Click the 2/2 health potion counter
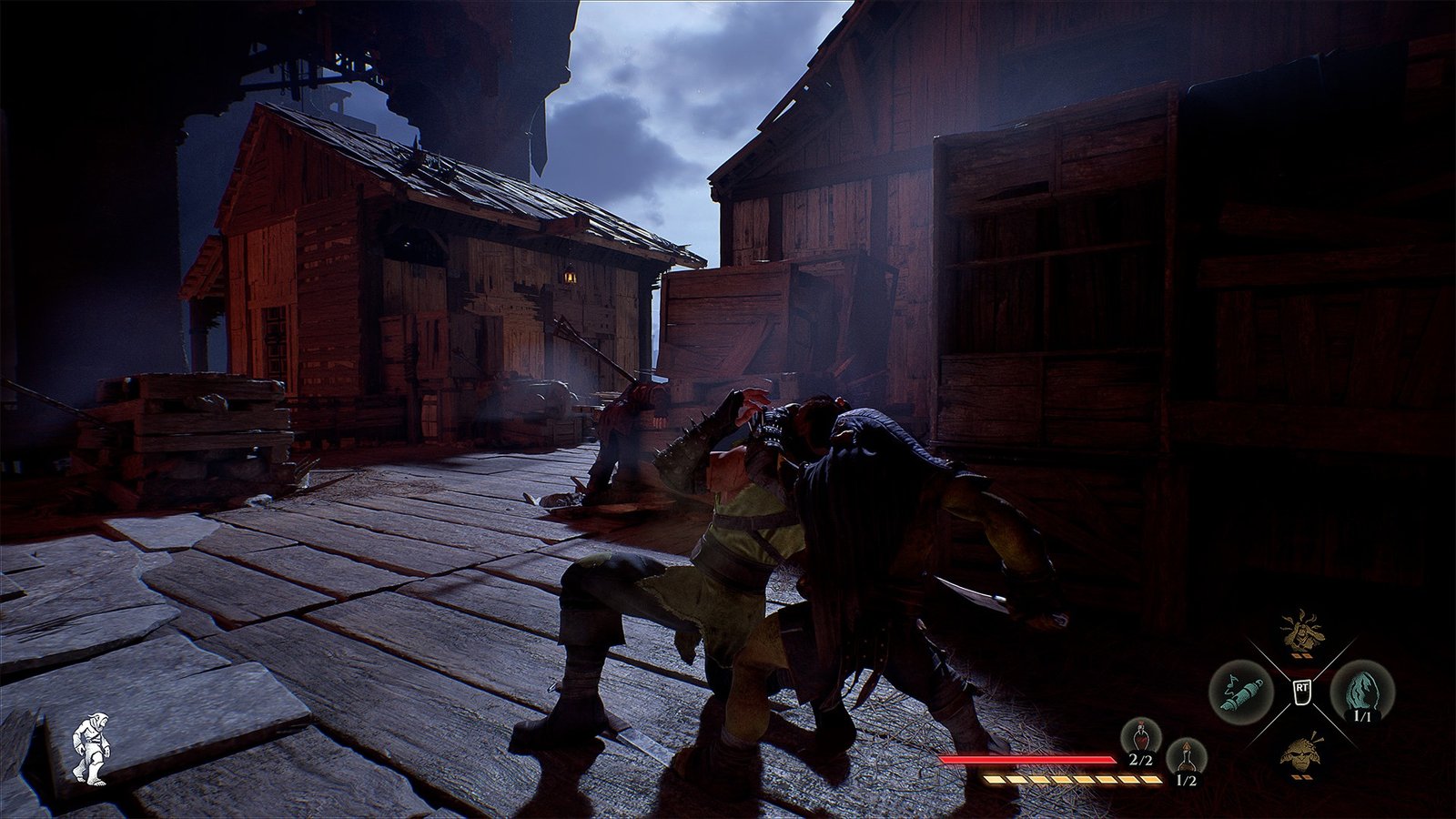The width and height of the screenshot is (1456, 819). [x=1140, y=761]
